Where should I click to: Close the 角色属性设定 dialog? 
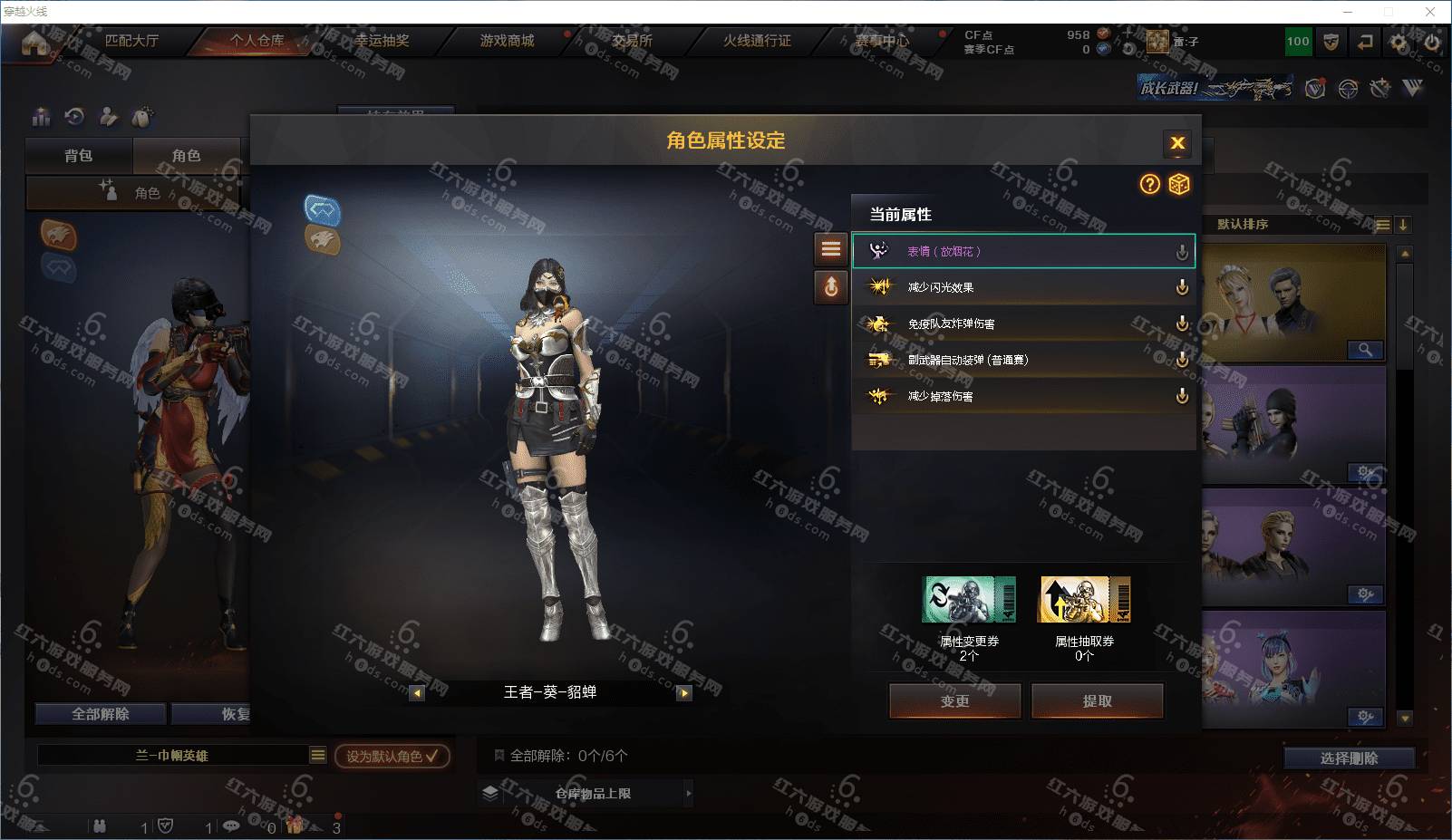point(1177,143)
